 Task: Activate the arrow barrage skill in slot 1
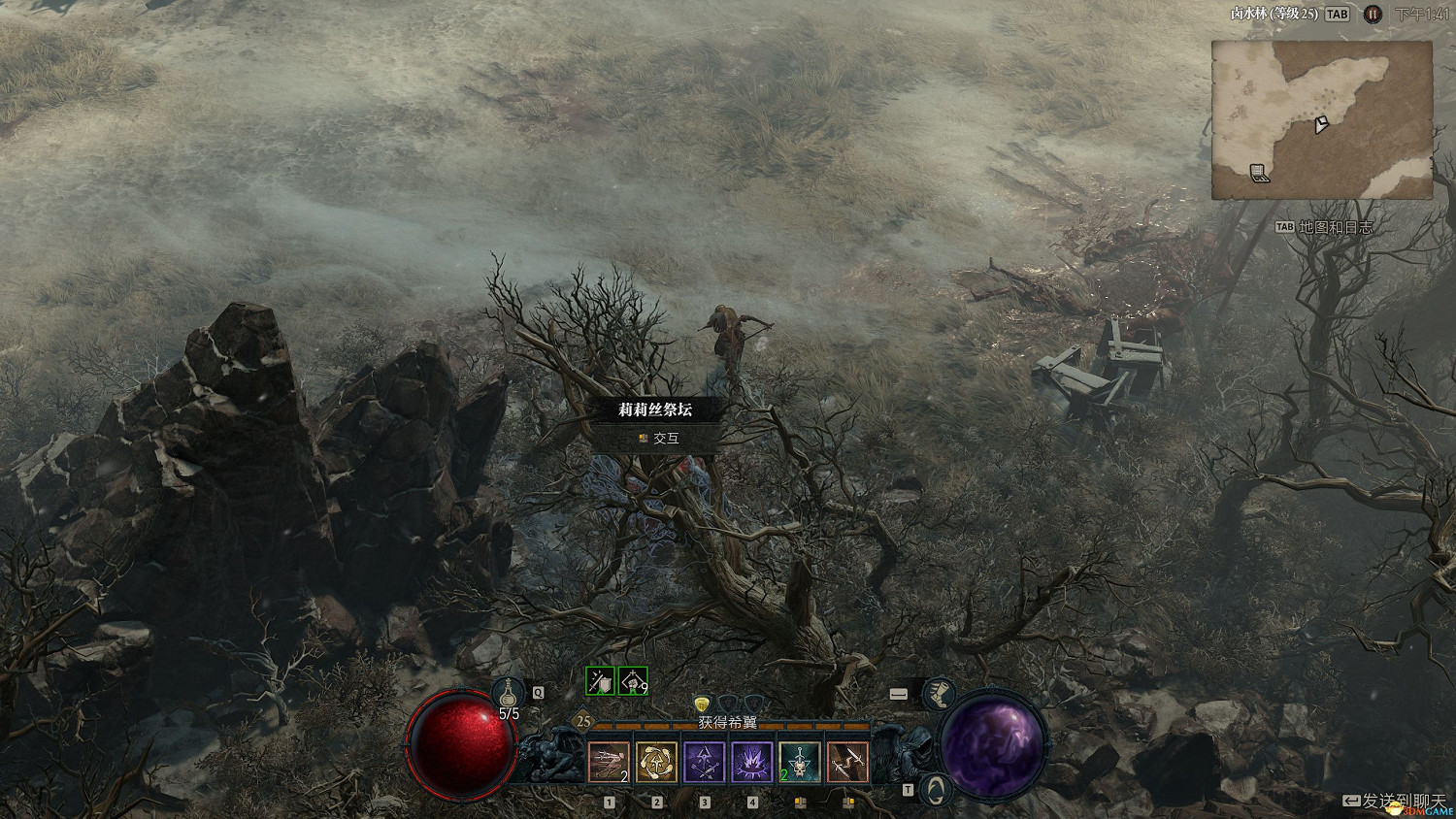coord(609,762)
